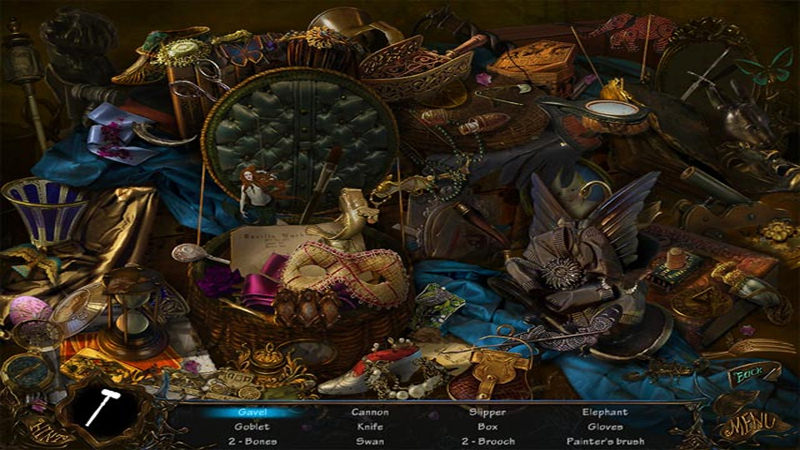Image resolution: width=800 pixels, height=450 pixels.
Task: Choose Knife in the object list
Action: tap(370, 426)
